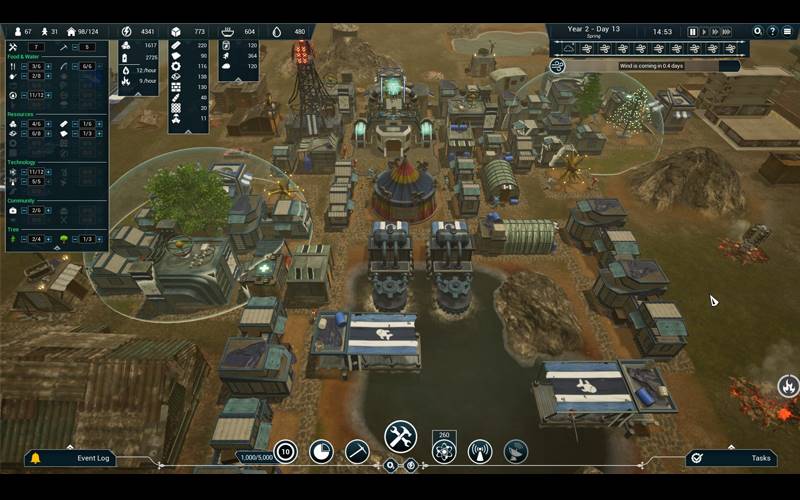Viewport: 800px width, 500px height.
Task: Select the satellite dish icon
Action: pyautogui.click(x=516, y=451)
